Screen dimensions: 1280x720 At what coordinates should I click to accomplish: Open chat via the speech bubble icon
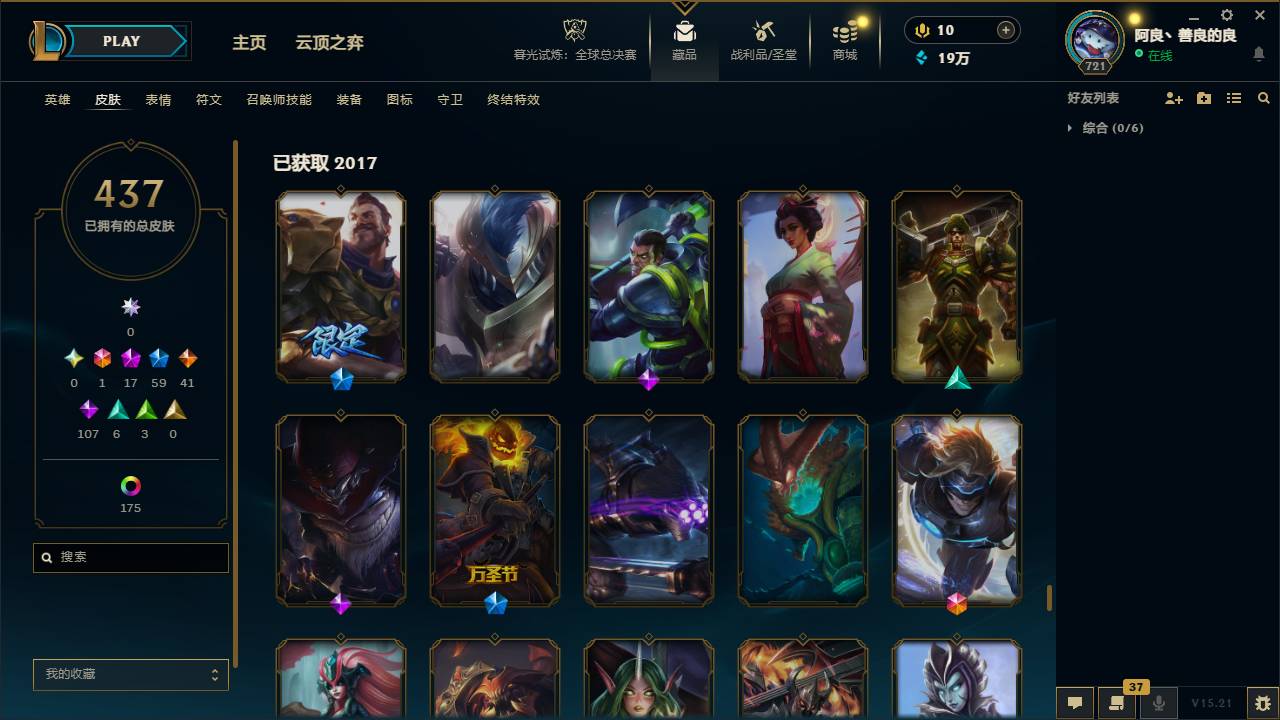(1075, 704)
